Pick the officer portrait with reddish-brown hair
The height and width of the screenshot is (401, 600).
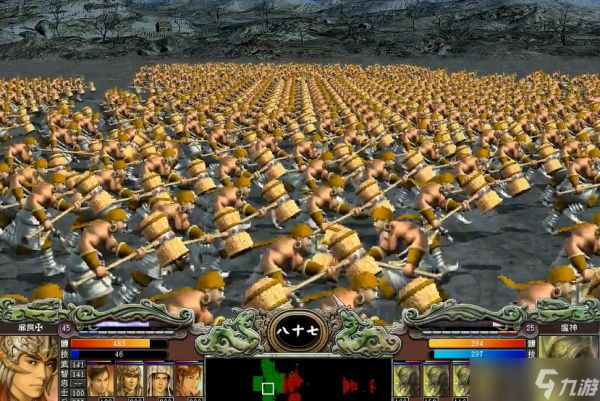coord(188,381)
